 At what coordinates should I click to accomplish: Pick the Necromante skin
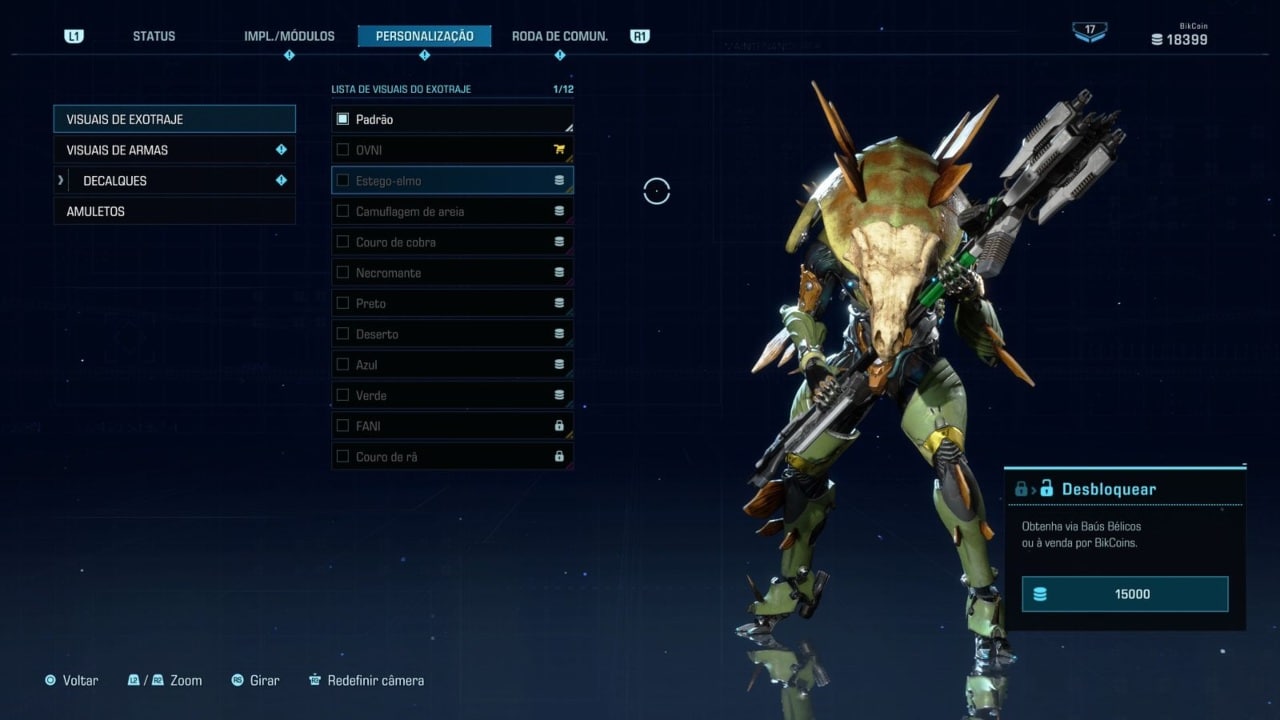pyautogui.click(x=452, y=273)
